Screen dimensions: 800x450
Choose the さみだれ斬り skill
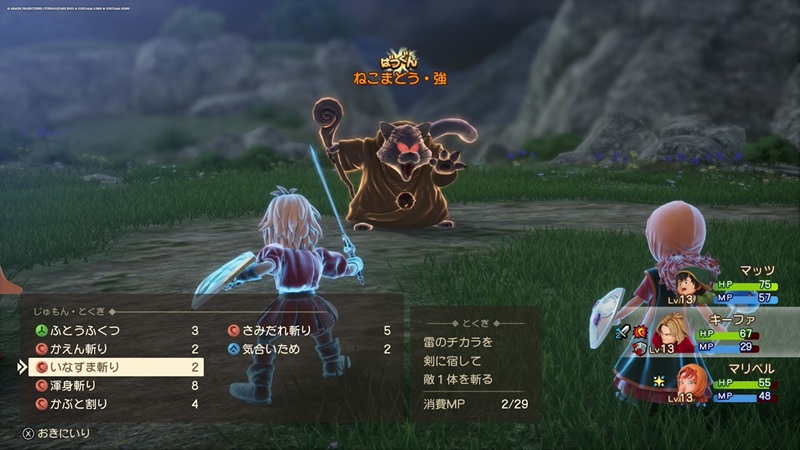click(x=276, y=330)
